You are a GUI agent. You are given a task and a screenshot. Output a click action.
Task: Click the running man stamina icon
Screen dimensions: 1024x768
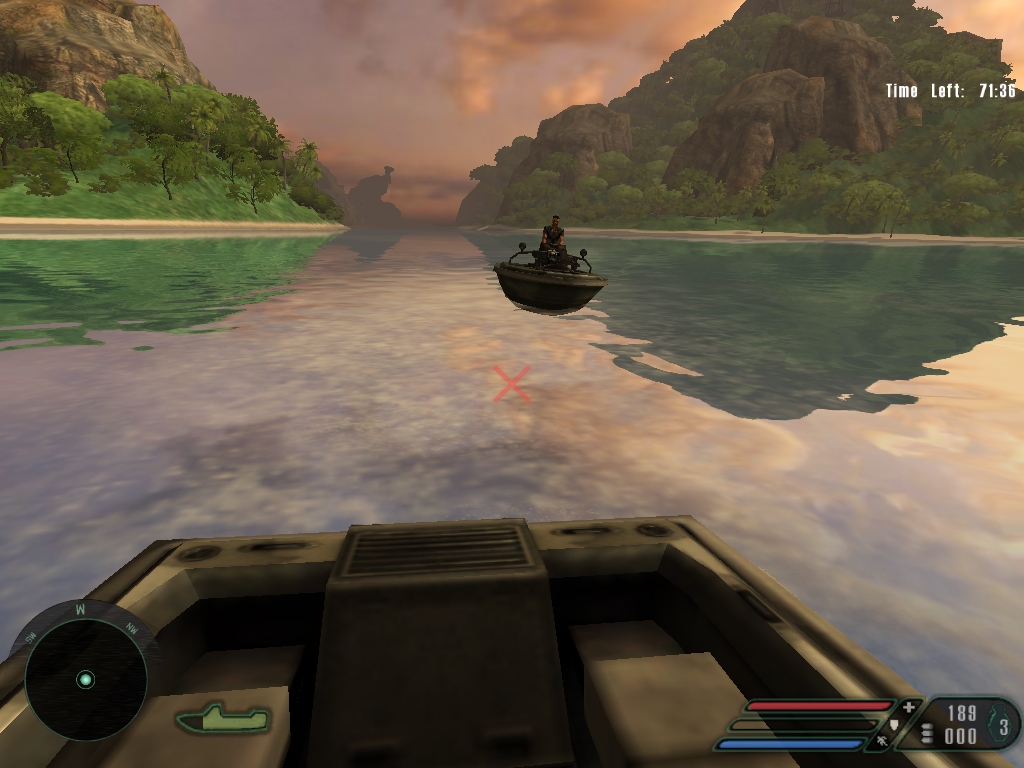pos(882,742)
